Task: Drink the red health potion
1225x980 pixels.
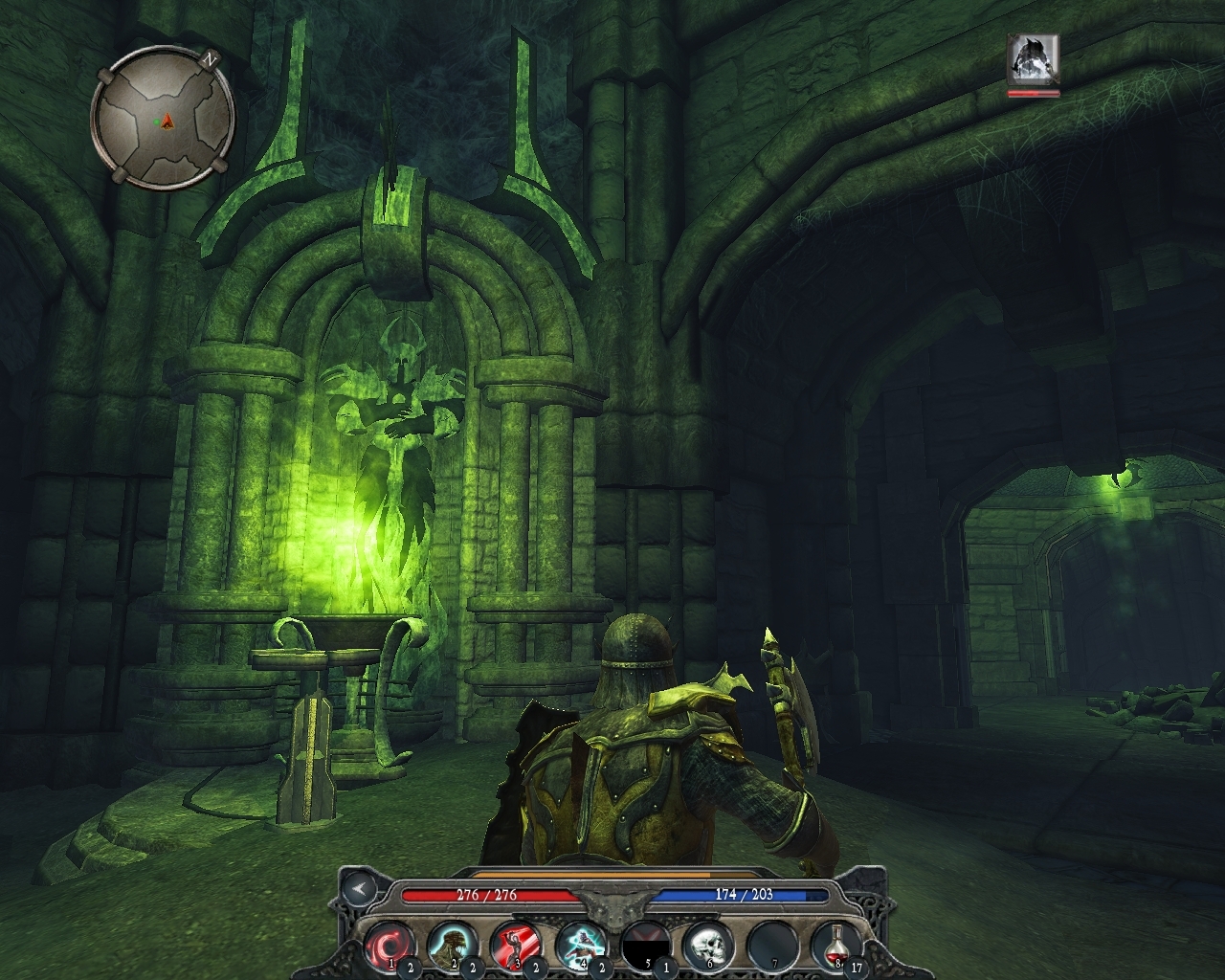Action: (x=837, y=945)
